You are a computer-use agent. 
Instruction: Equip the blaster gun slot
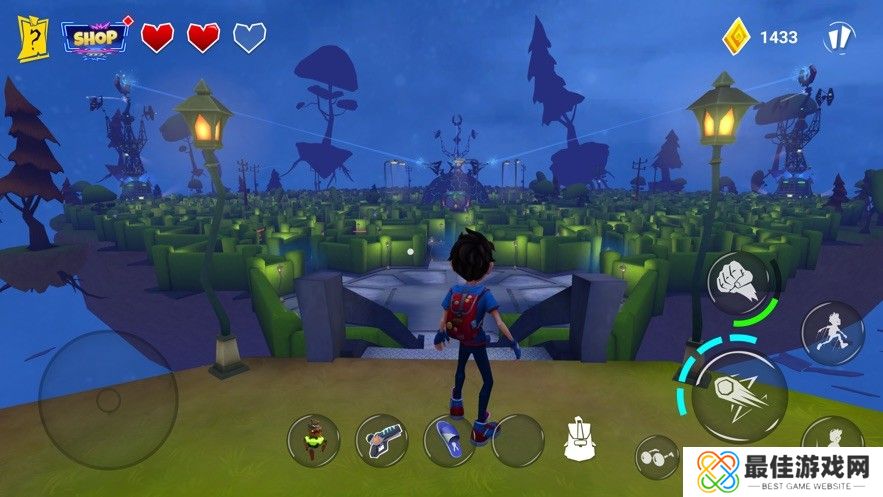381,440
